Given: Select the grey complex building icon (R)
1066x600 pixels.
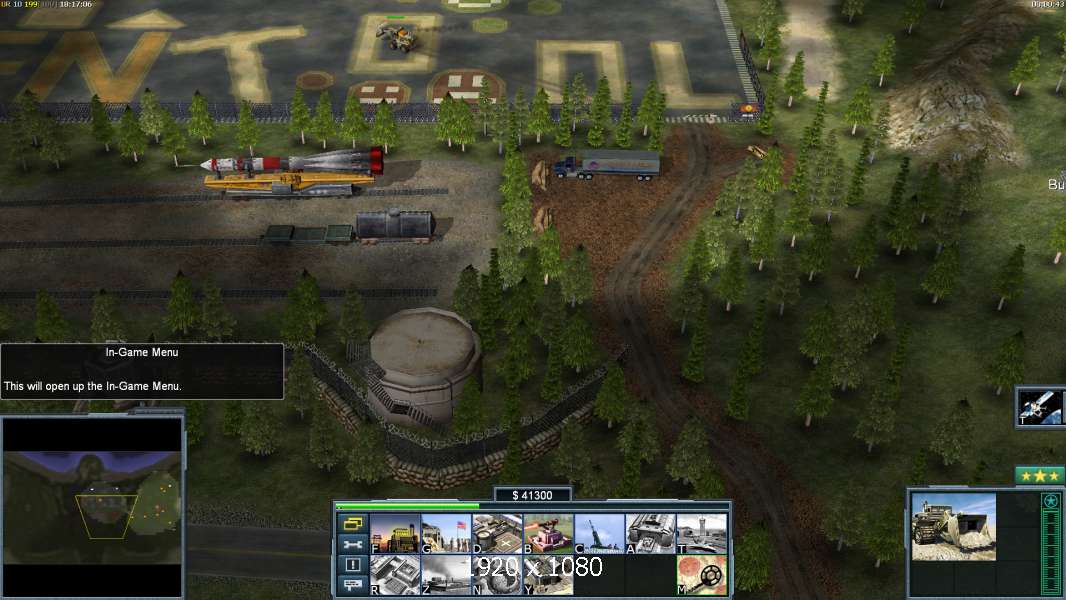Looking at the screenshot, I should click(395, 575).
